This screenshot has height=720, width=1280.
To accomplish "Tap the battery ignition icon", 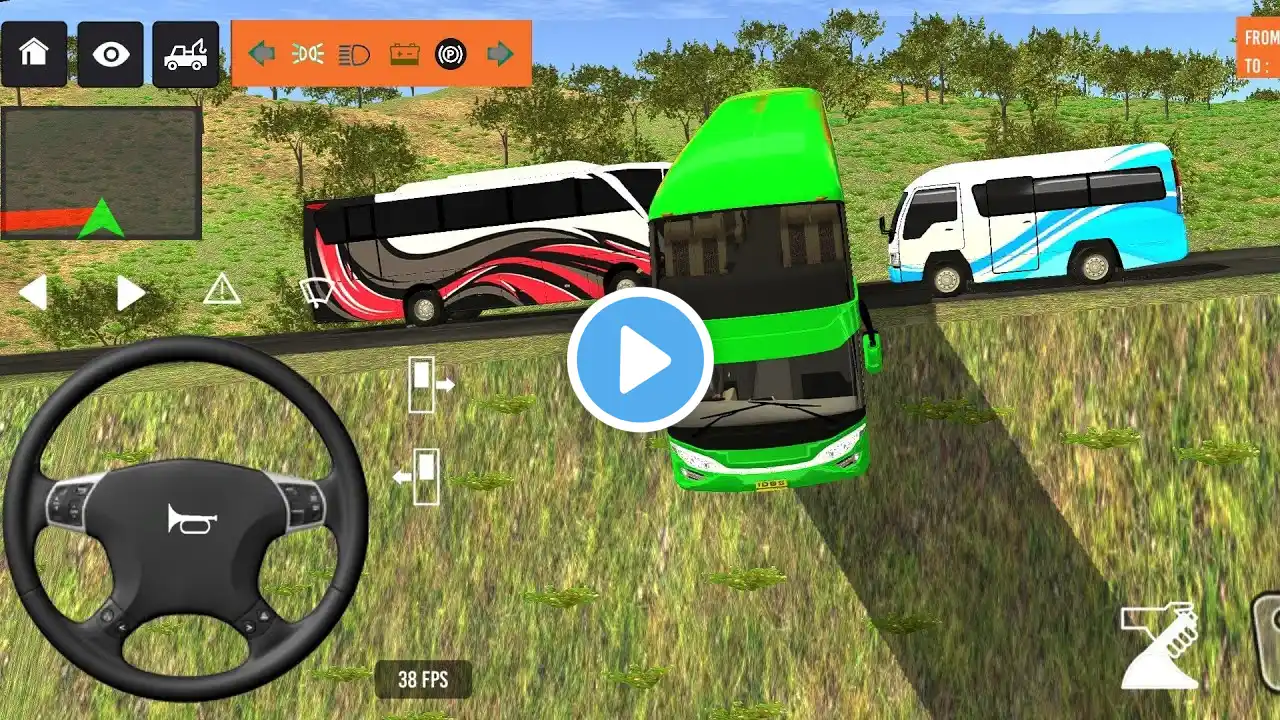I will pyautogui.click(x=403, y=54).
